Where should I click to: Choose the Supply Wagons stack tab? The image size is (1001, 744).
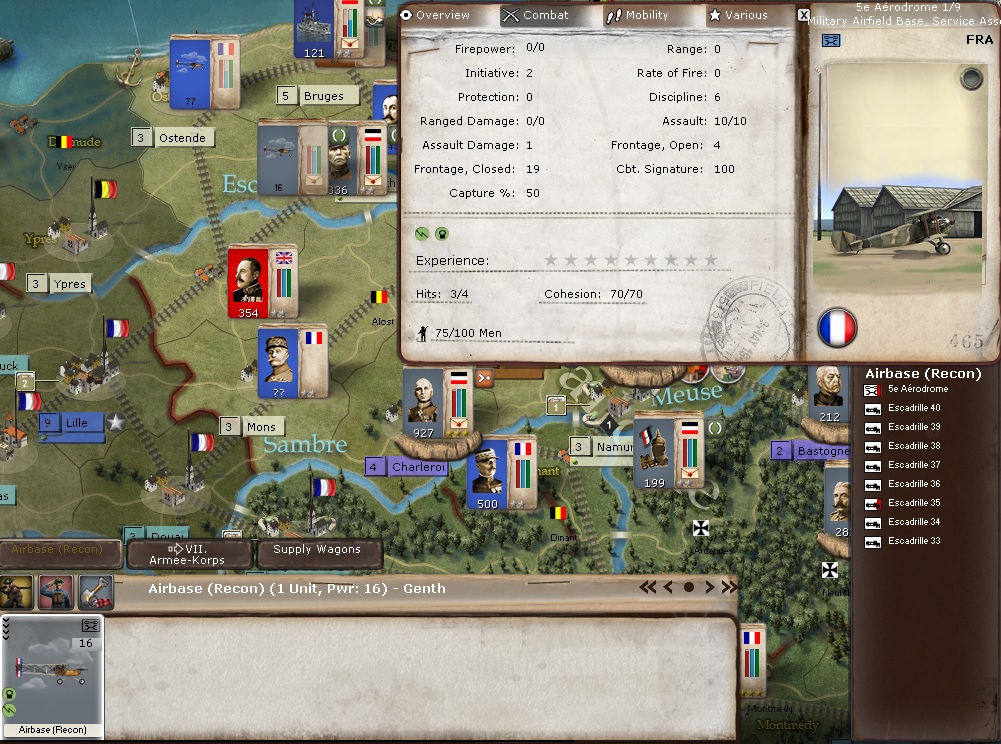[317, 550]
